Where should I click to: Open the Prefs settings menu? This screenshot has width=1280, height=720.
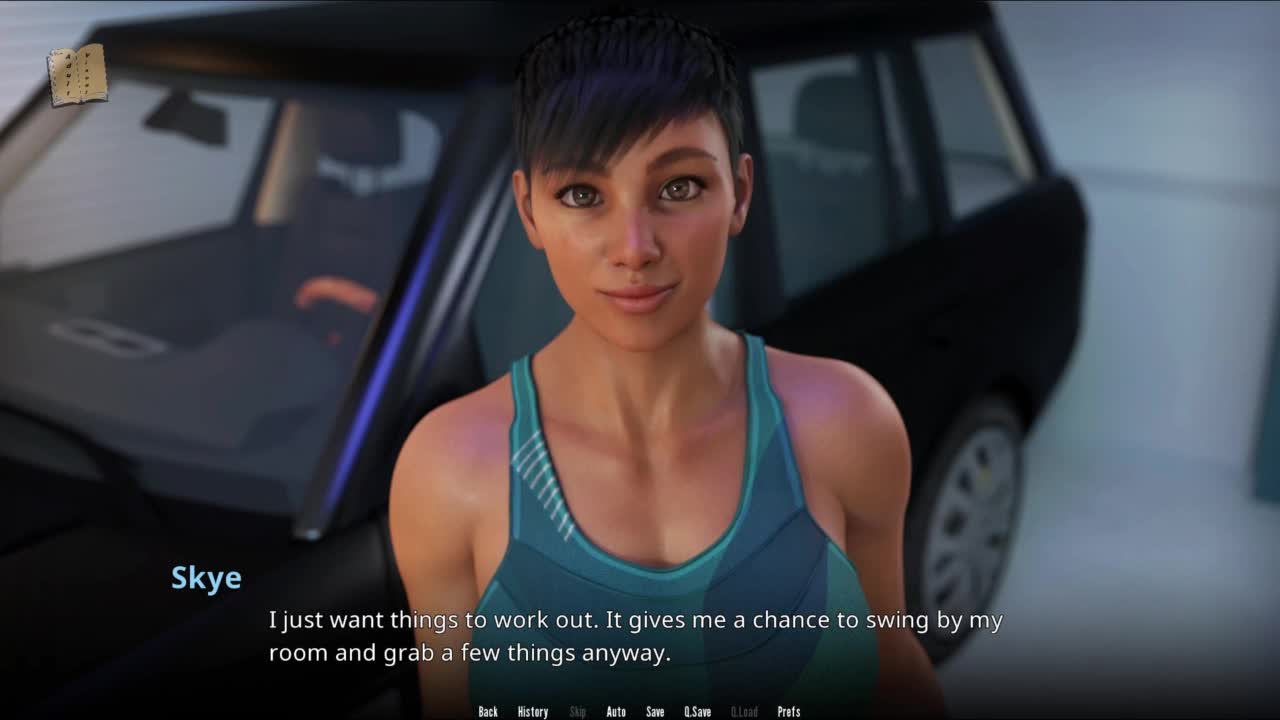[x=789, y=712]
